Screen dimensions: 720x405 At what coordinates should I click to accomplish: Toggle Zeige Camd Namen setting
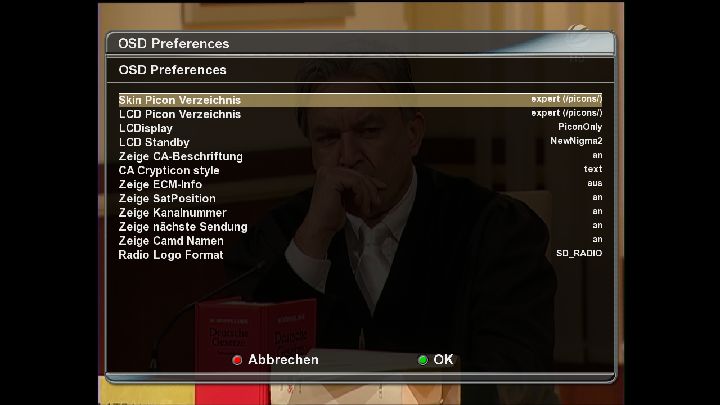coord(360,240)
